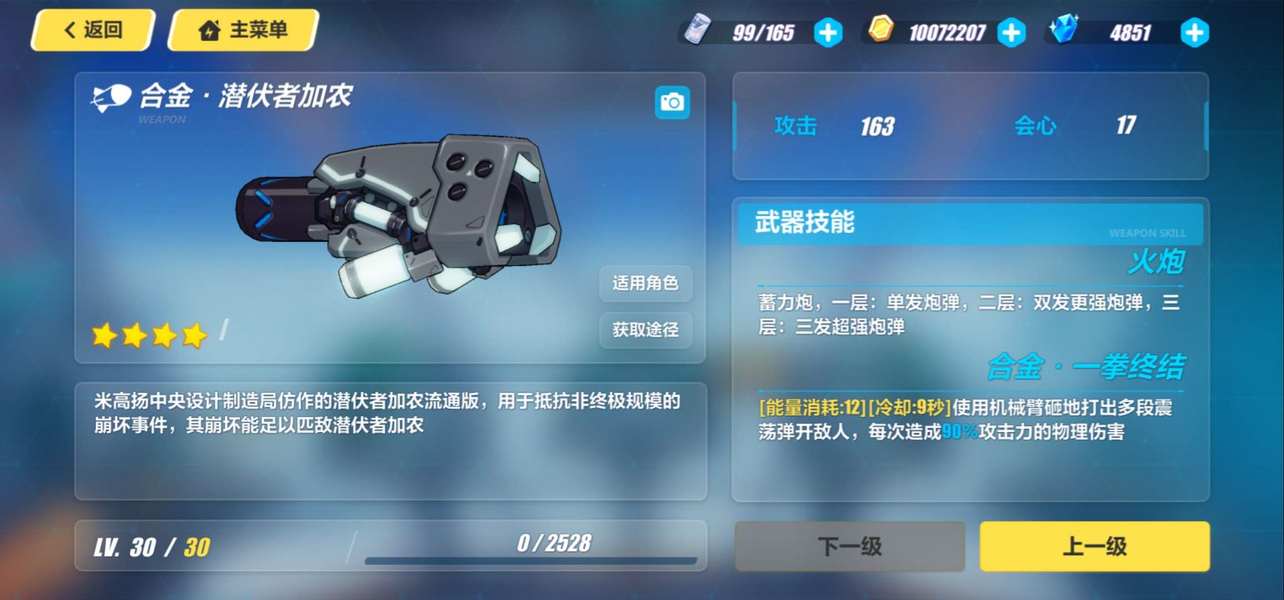The width and height of the screenshot is (1284, 600).
Task: Choose 上一级 previous level button
Action: pos(1094,546)
